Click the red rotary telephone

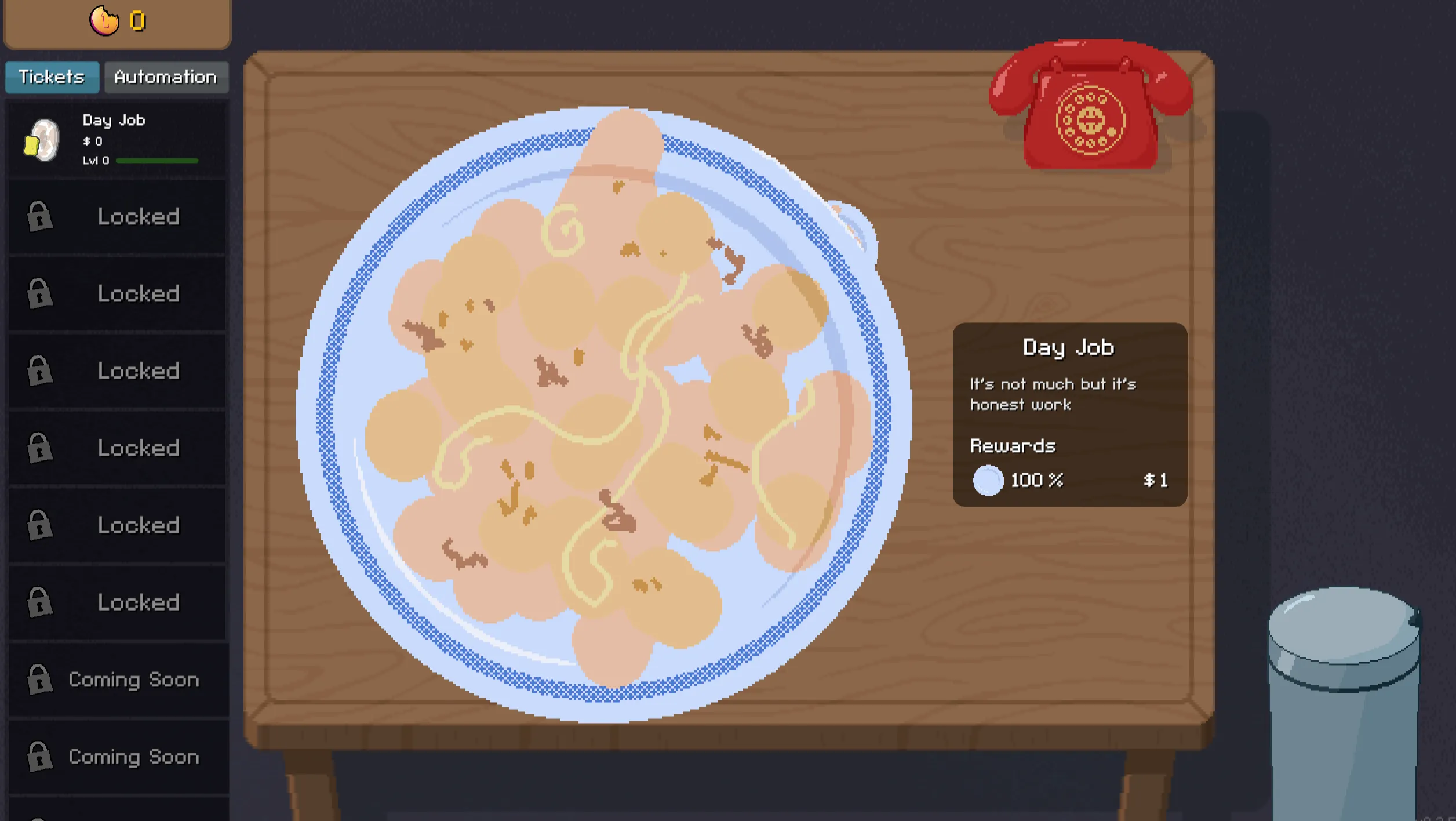[x=1090, y=104]
